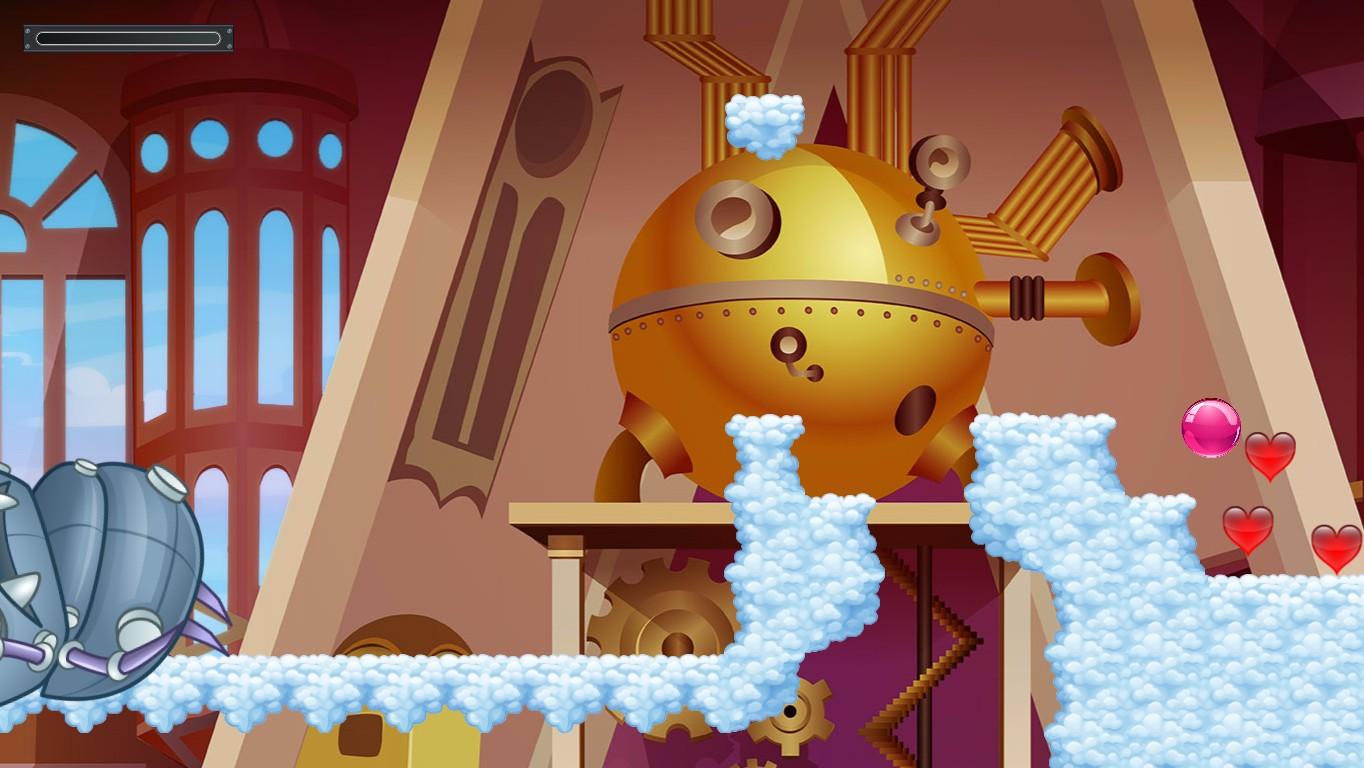Viewport: 1364px width, 768px height.
Task: Click the round valve on the boss body
Action: click(790, 345)
